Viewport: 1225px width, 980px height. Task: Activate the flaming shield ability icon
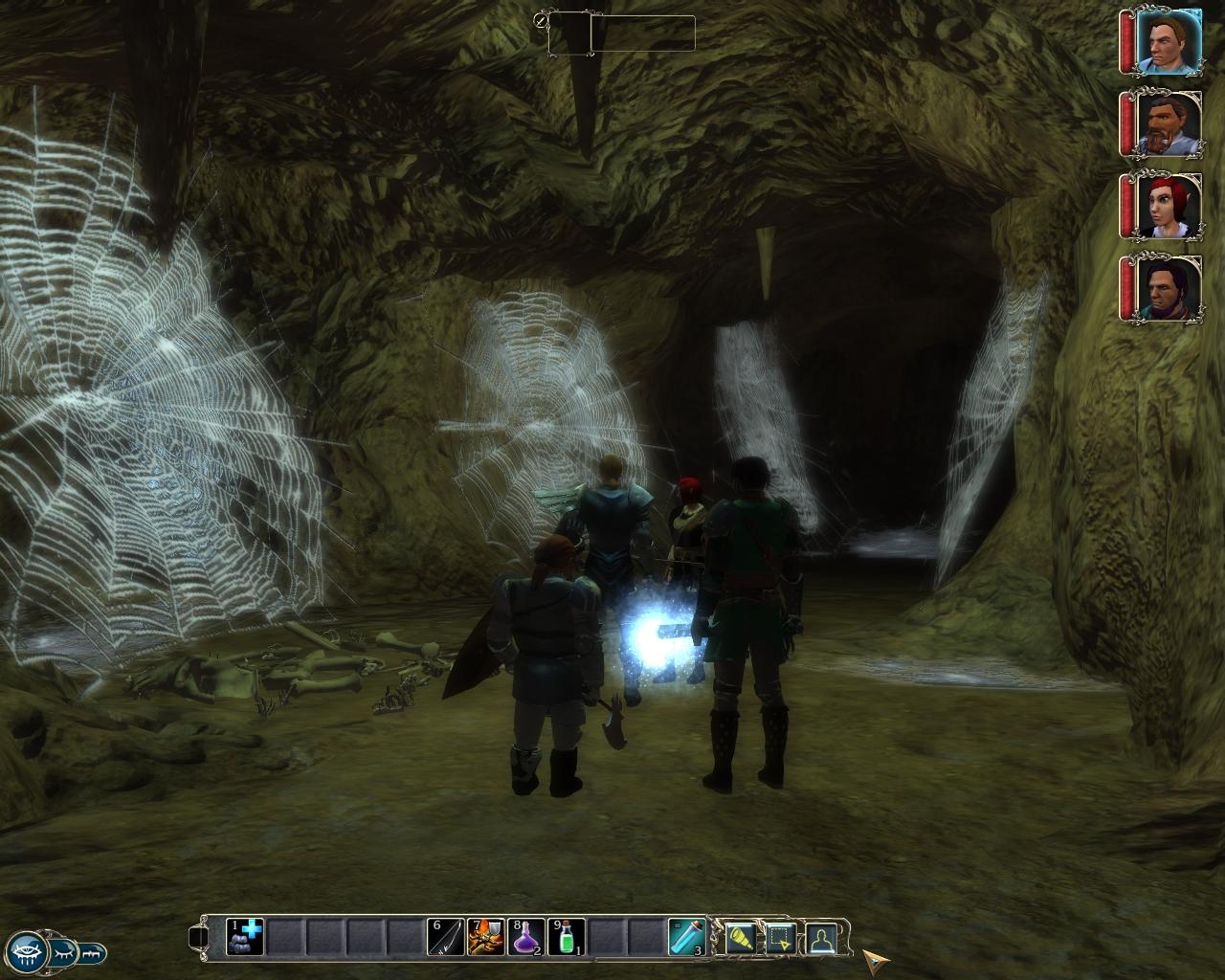485,937
